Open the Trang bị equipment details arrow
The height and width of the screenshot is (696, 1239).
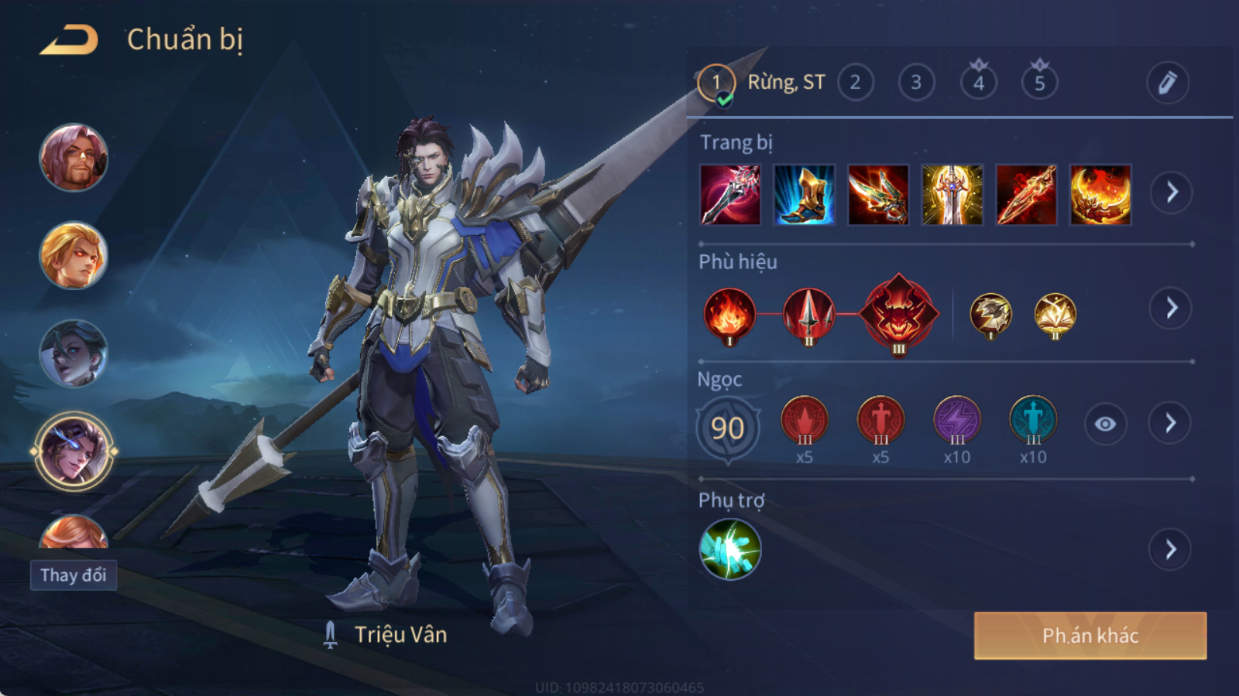point(1170,192)
